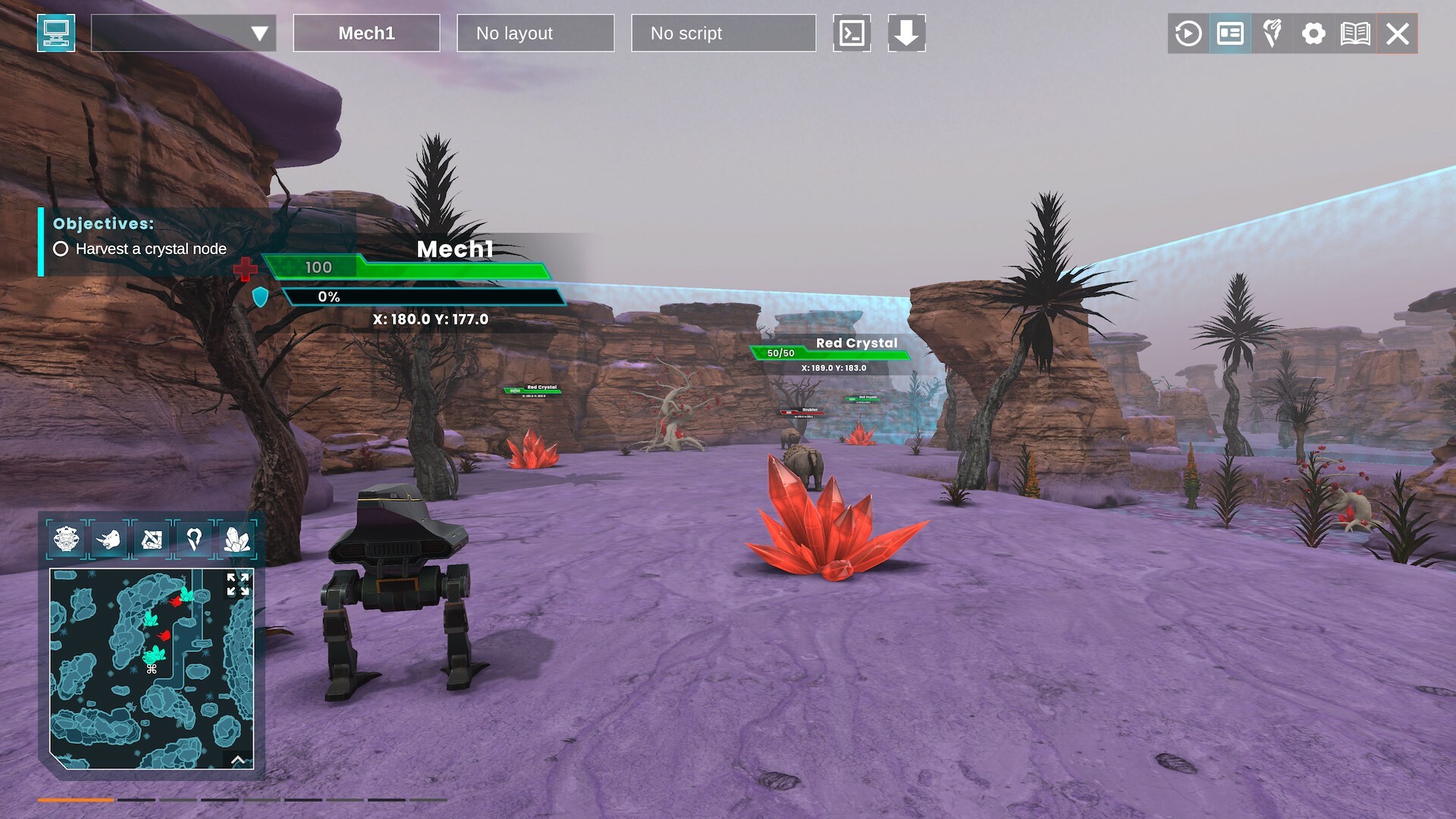
Task: Open the terminal console icon
Action: click(852, 33)
